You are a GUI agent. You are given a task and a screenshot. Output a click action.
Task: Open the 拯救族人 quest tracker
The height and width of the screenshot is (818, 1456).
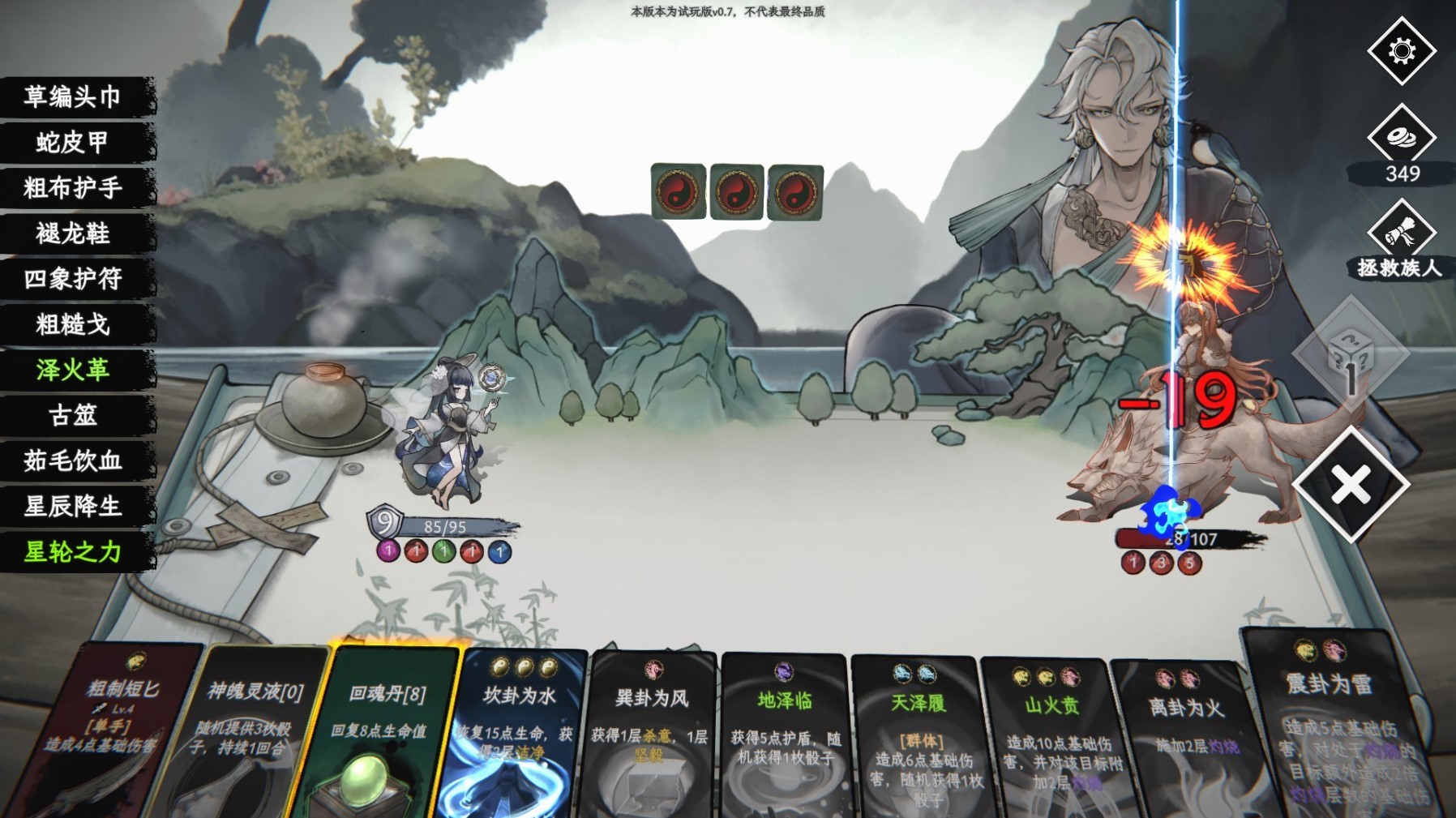(x=1402, y=235)
